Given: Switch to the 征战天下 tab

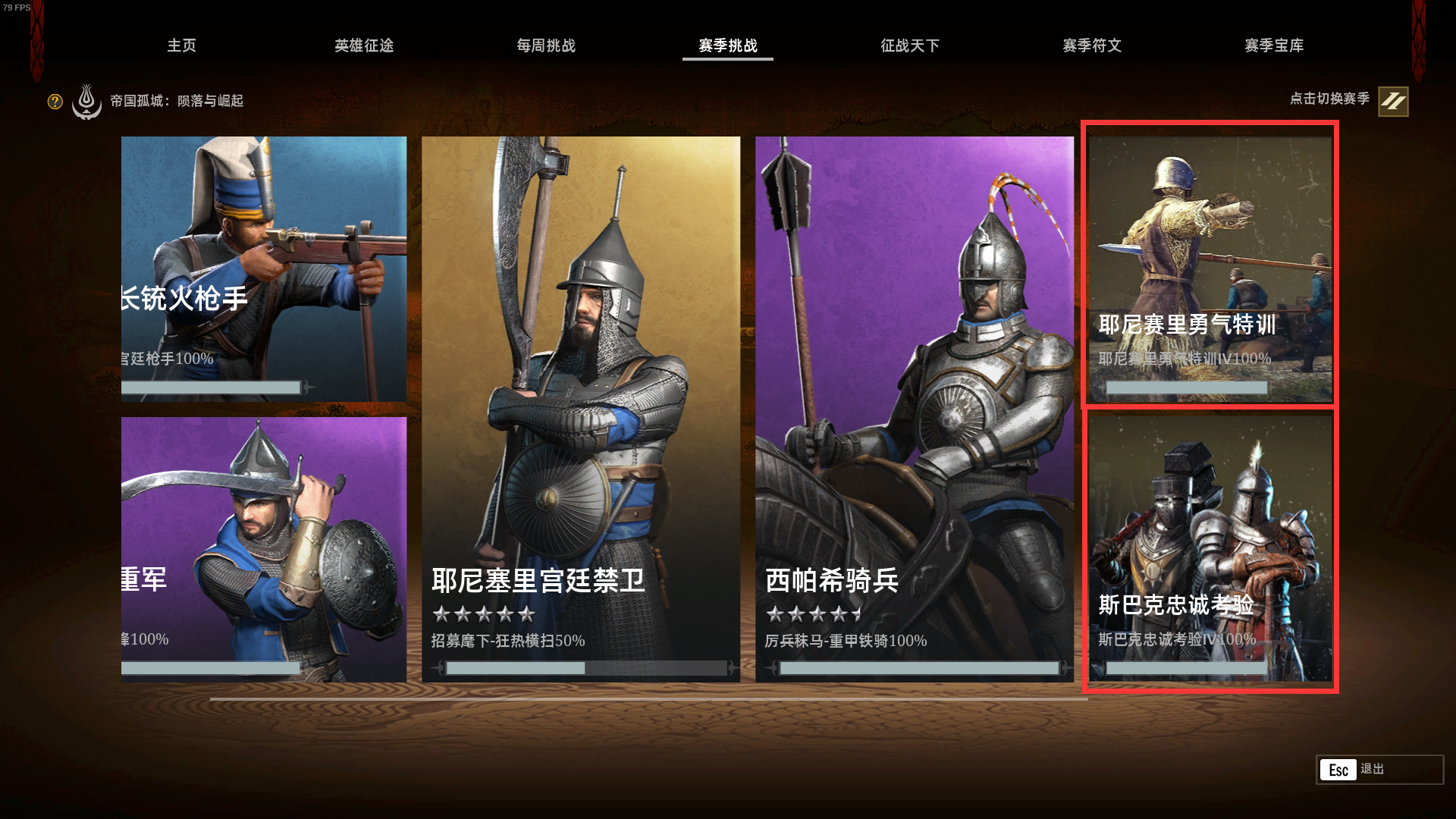Looking at the screenshot, I should (x=910, y=45).
